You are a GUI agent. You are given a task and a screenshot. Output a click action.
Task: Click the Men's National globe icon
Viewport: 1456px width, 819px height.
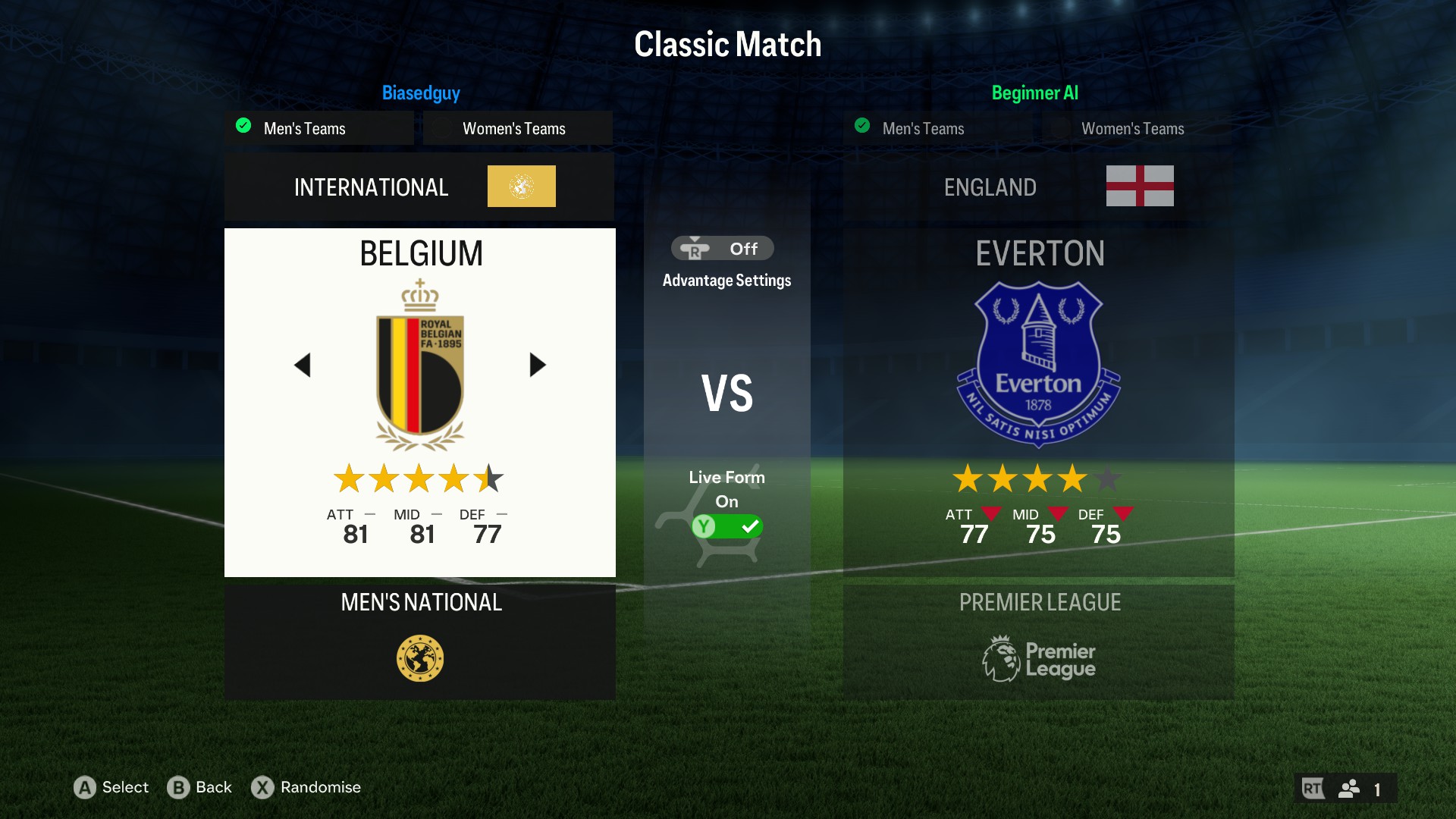tap(419, 657)
